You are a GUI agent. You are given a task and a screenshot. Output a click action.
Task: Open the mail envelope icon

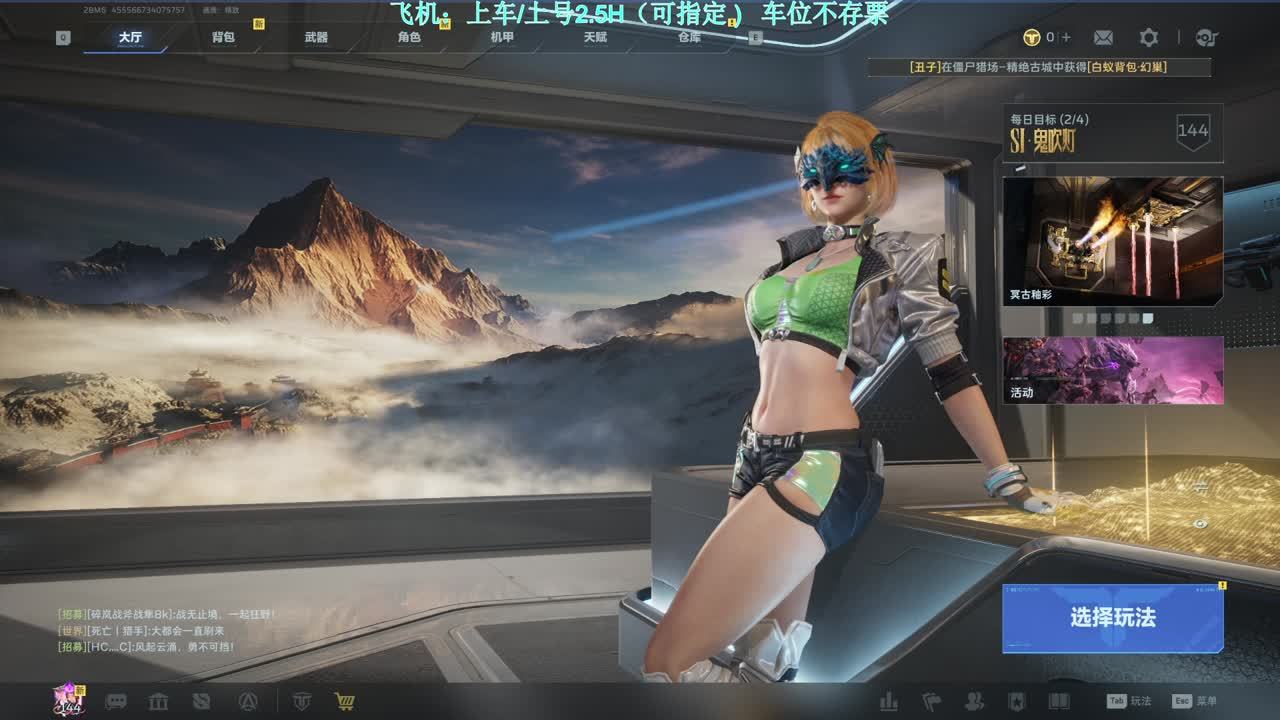pos(1103,38)
